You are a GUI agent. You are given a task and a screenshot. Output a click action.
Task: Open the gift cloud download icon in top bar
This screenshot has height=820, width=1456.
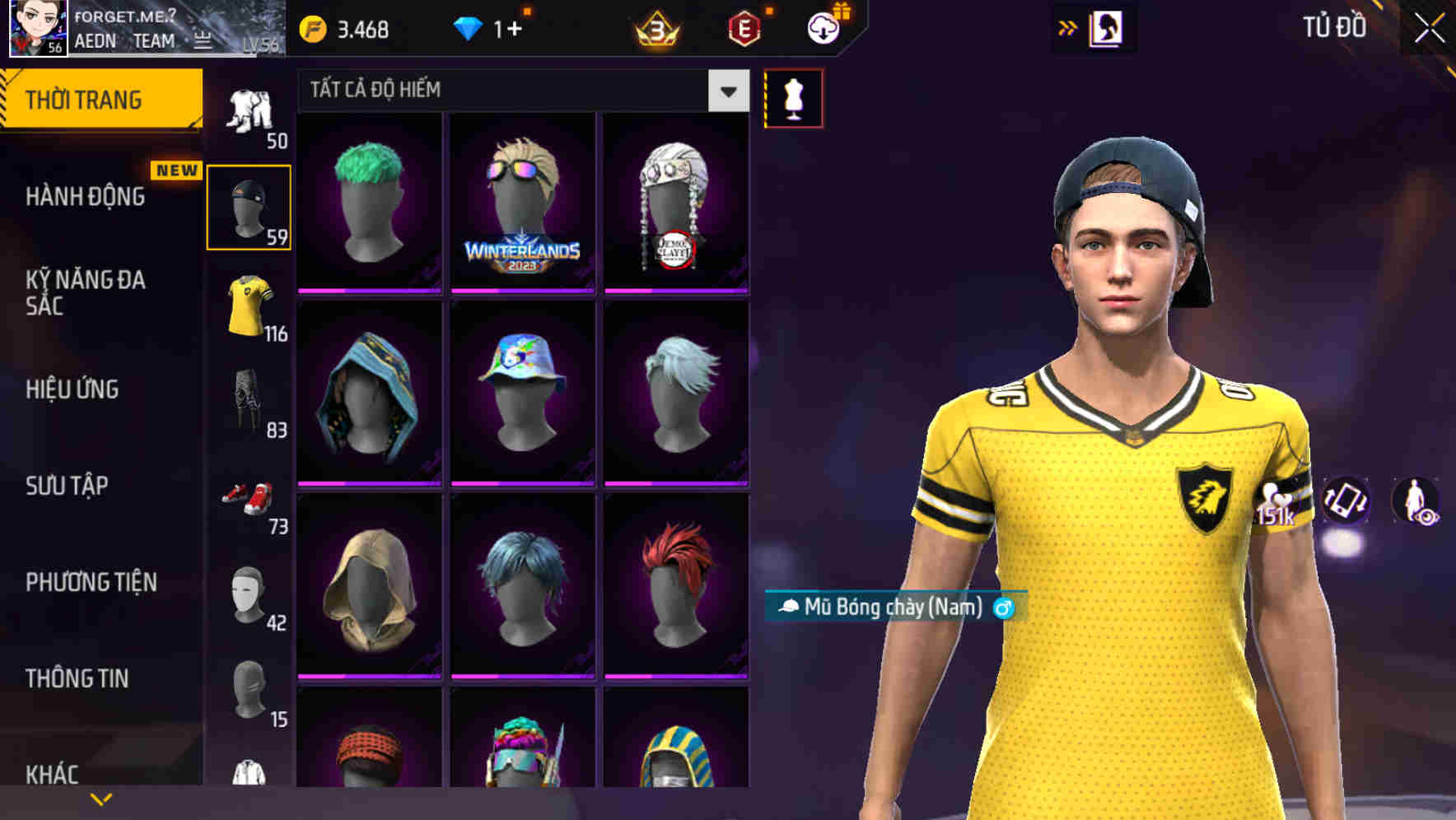[824, 26]
